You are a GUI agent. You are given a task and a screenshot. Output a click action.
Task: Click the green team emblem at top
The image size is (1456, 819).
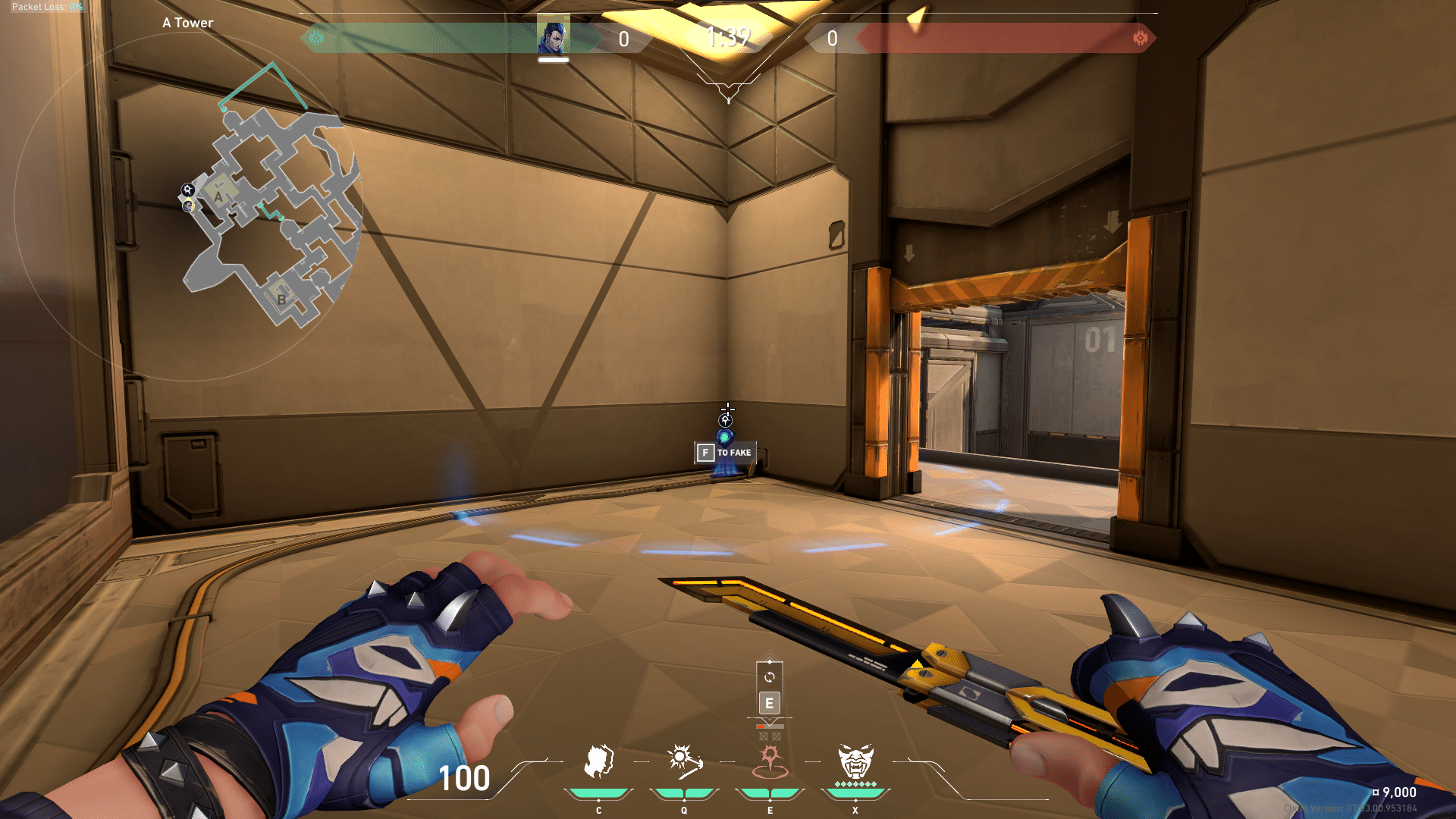pyautogui.click(x=316, y=38)
